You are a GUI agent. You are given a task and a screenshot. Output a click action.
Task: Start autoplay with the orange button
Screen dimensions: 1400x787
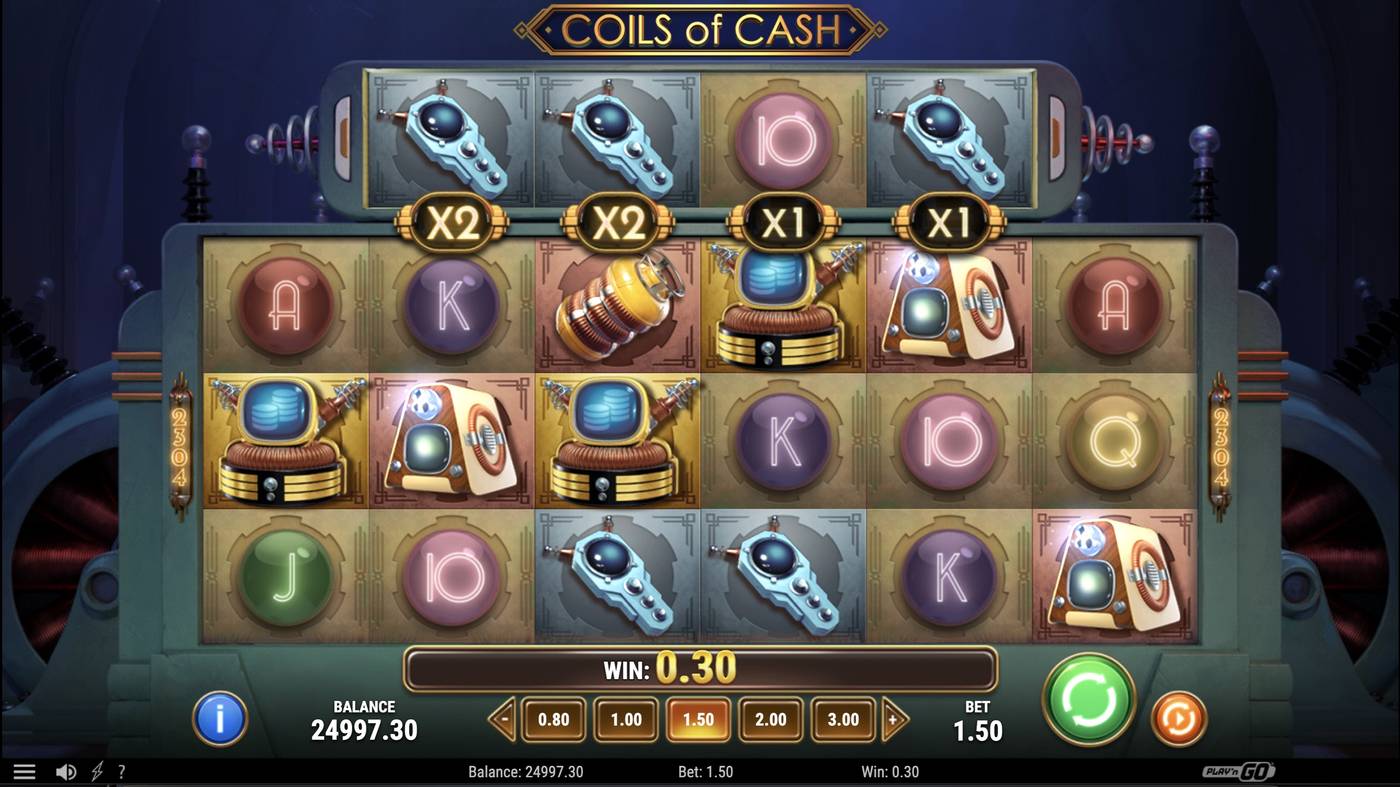coord(1178,718)
